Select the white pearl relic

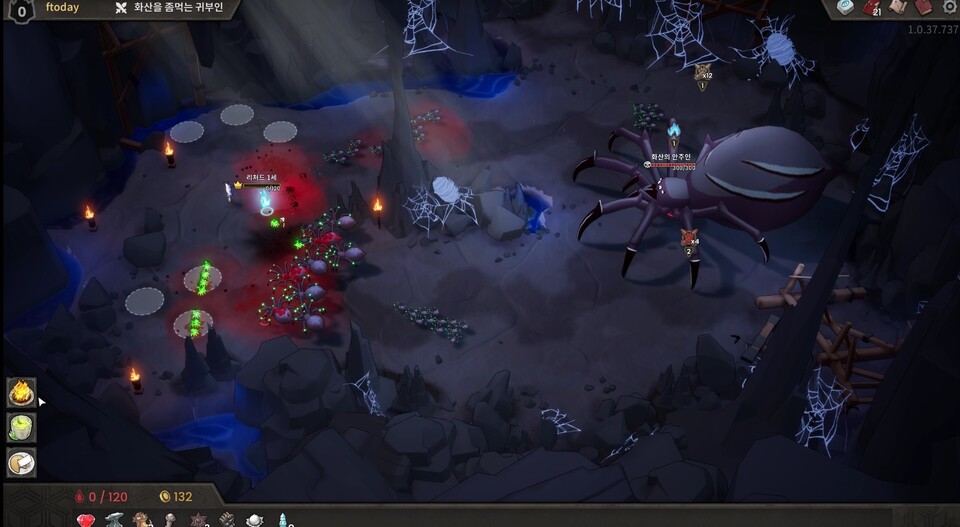(255, 520)
